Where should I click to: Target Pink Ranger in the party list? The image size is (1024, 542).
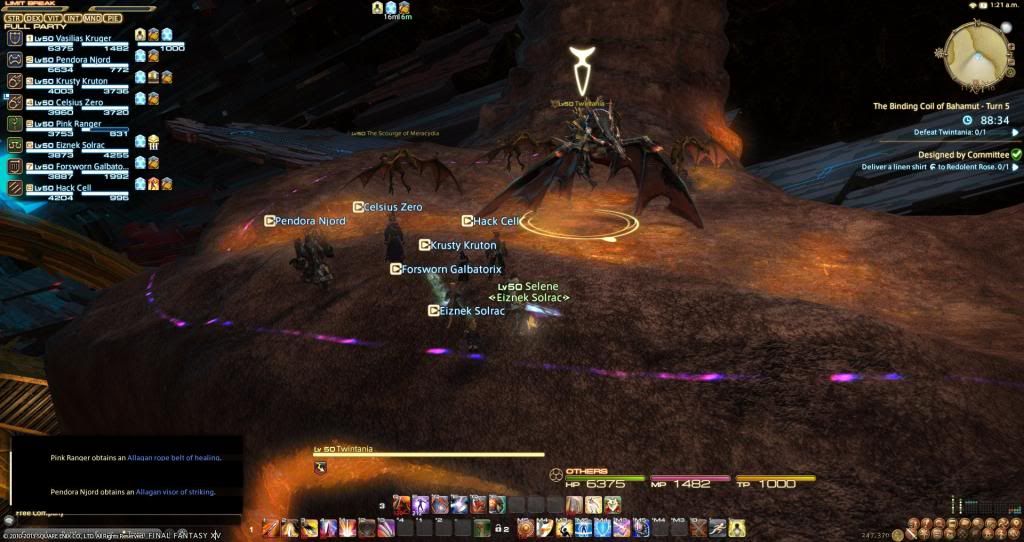[68, 124]
